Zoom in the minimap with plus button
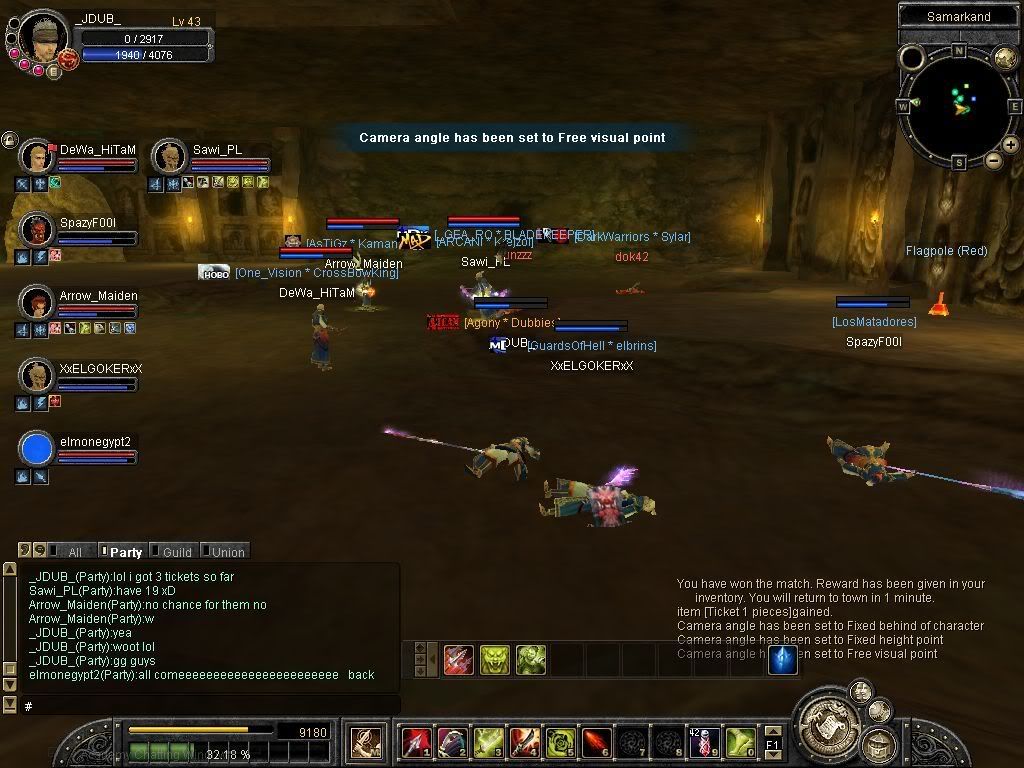This screenshot has height=768, width=1024. coord(1010,145)
